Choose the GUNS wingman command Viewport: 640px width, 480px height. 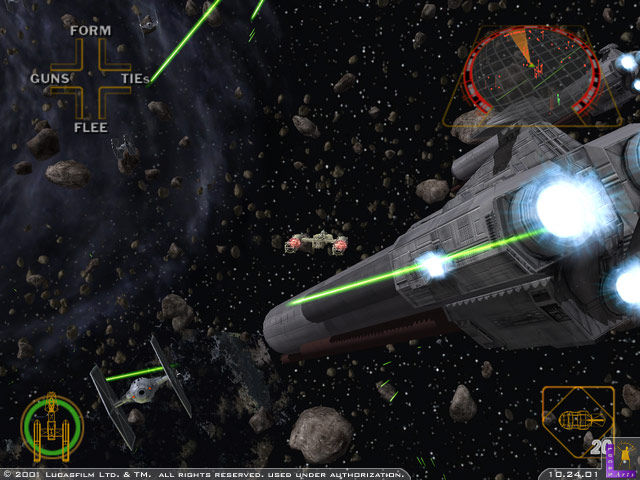click(49, 77)
